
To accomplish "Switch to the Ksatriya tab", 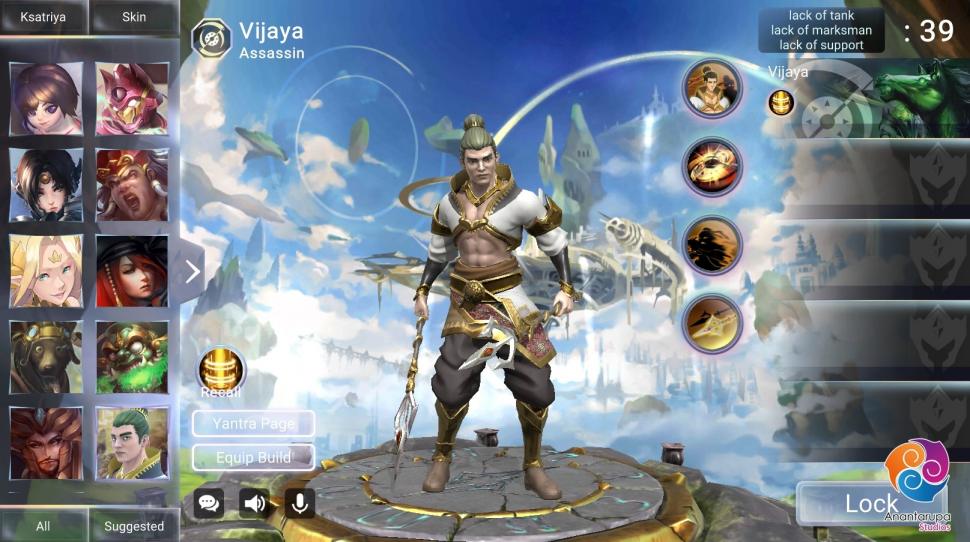I will [44, 17].
